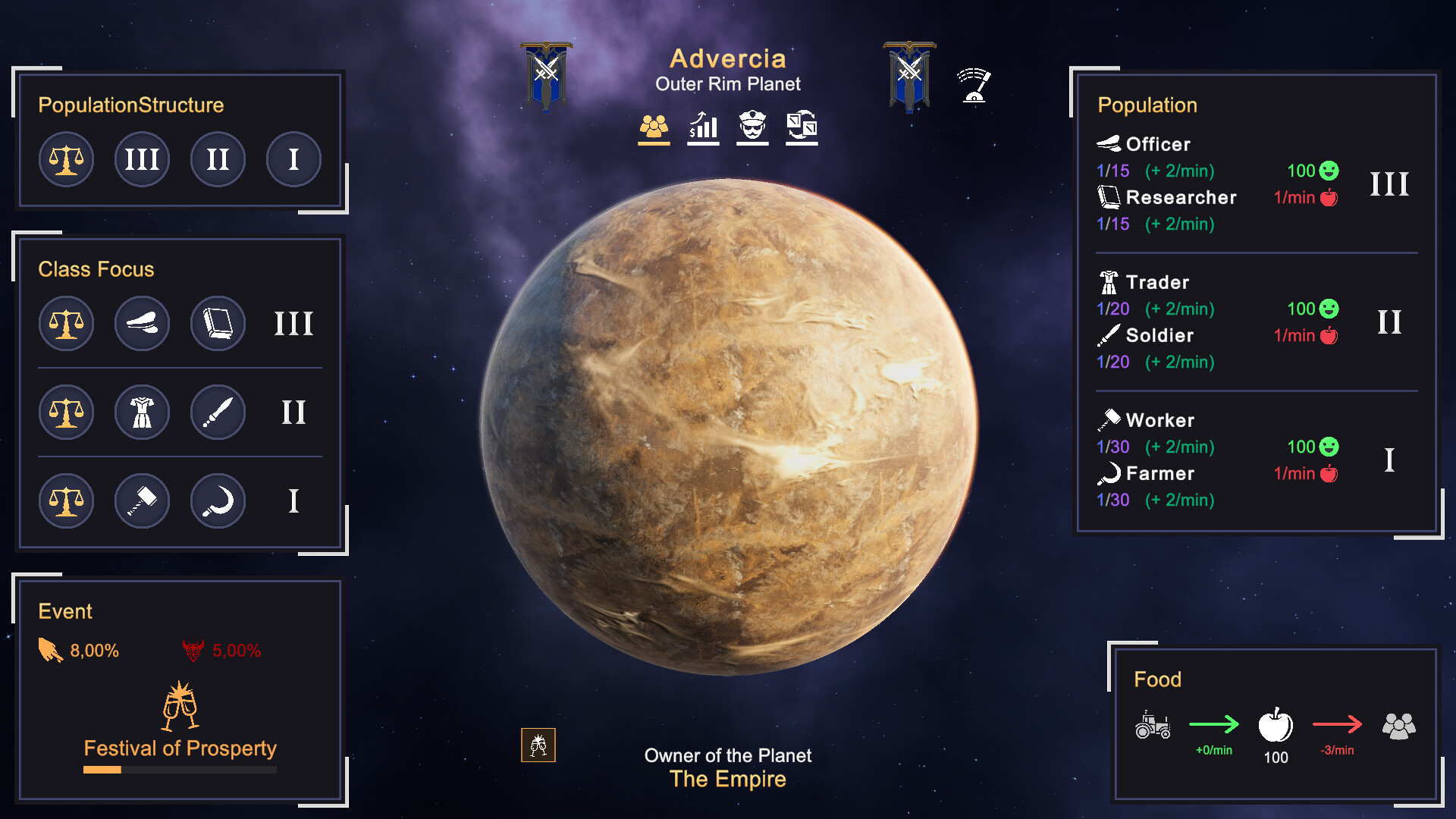Select tier III in PopulationStructure
This screenshot has height=819, width=1456.
click(142, 159)
